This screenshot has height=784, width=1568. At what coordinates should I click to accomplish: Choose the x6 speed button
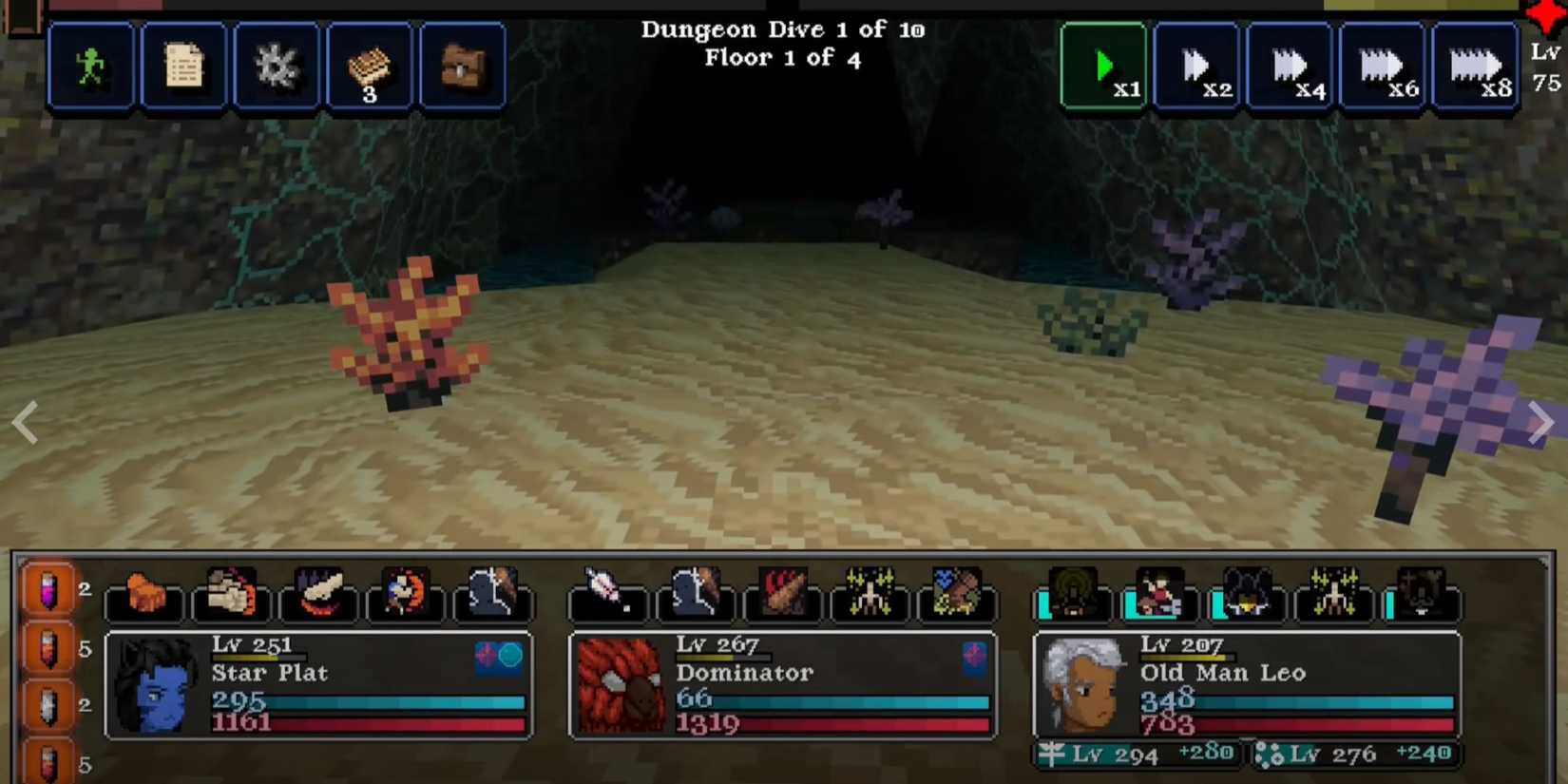pyautogui.click(x=1384, y=67)
